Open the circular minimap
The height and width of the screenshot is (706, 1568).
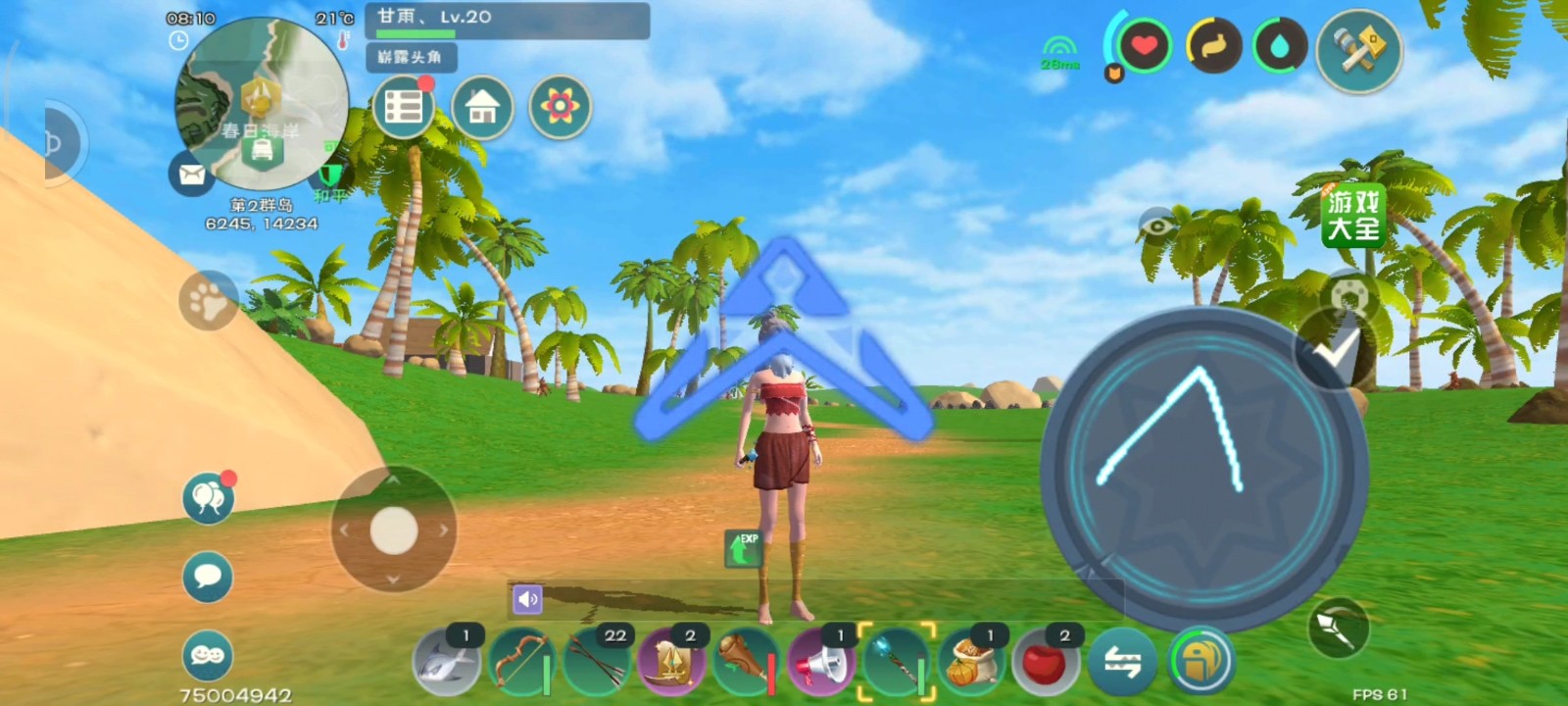[x=261, y=103]
